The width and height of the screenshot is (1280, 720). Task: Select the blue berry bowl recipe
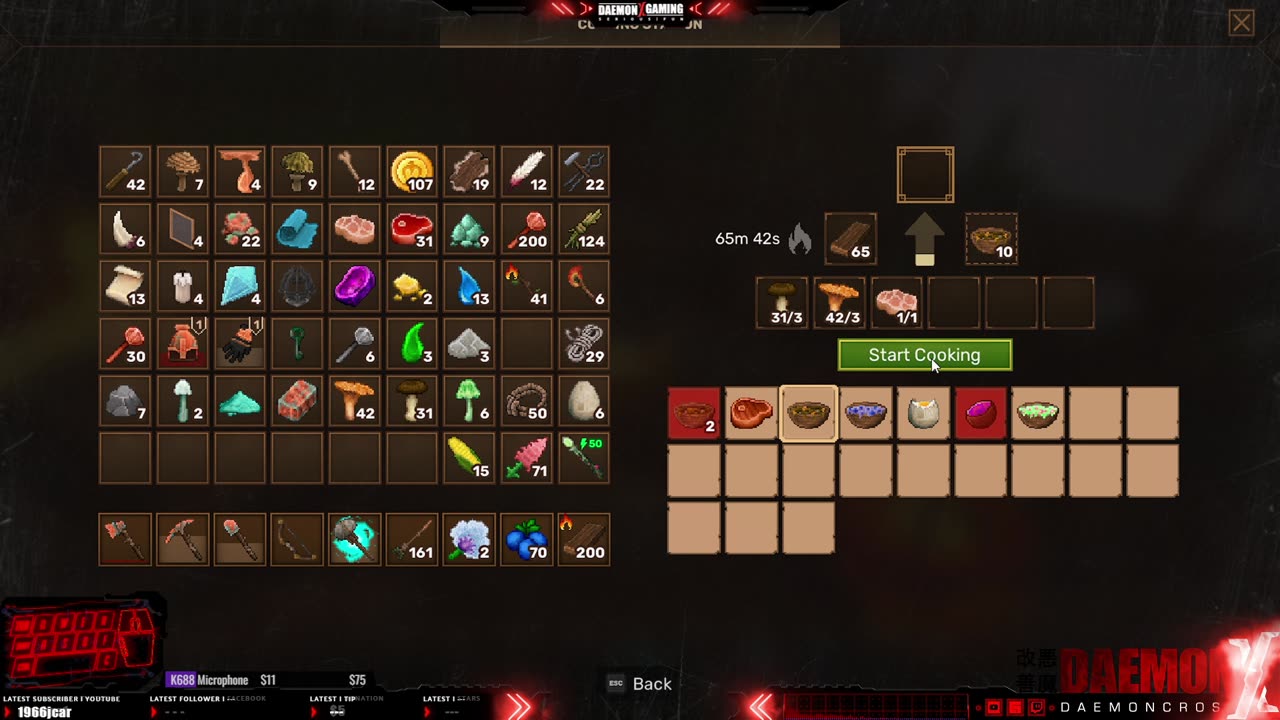(x=866, y=413)
